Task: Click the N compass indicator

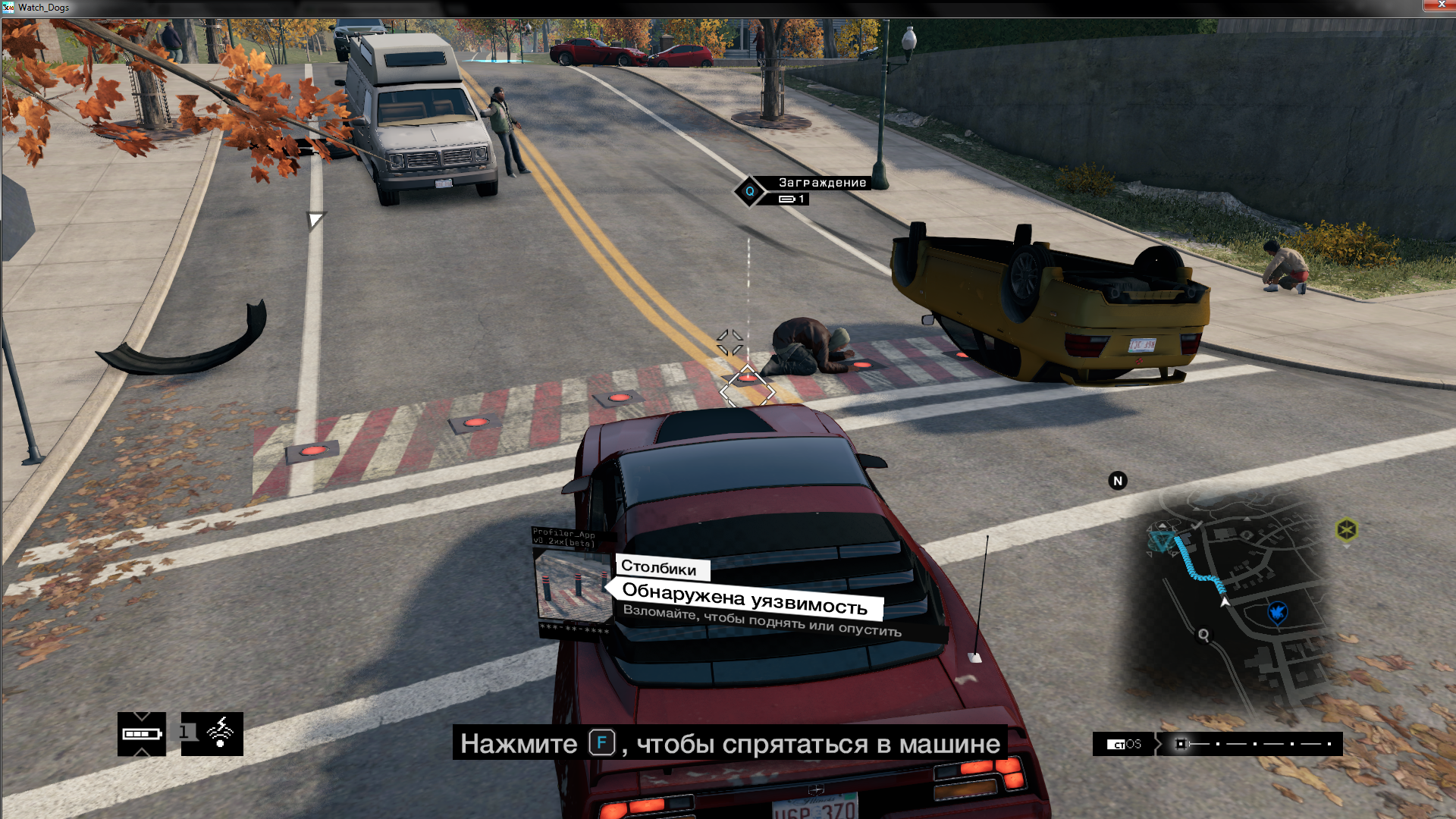Action: pyautogui.click(x=1118, y=481)
